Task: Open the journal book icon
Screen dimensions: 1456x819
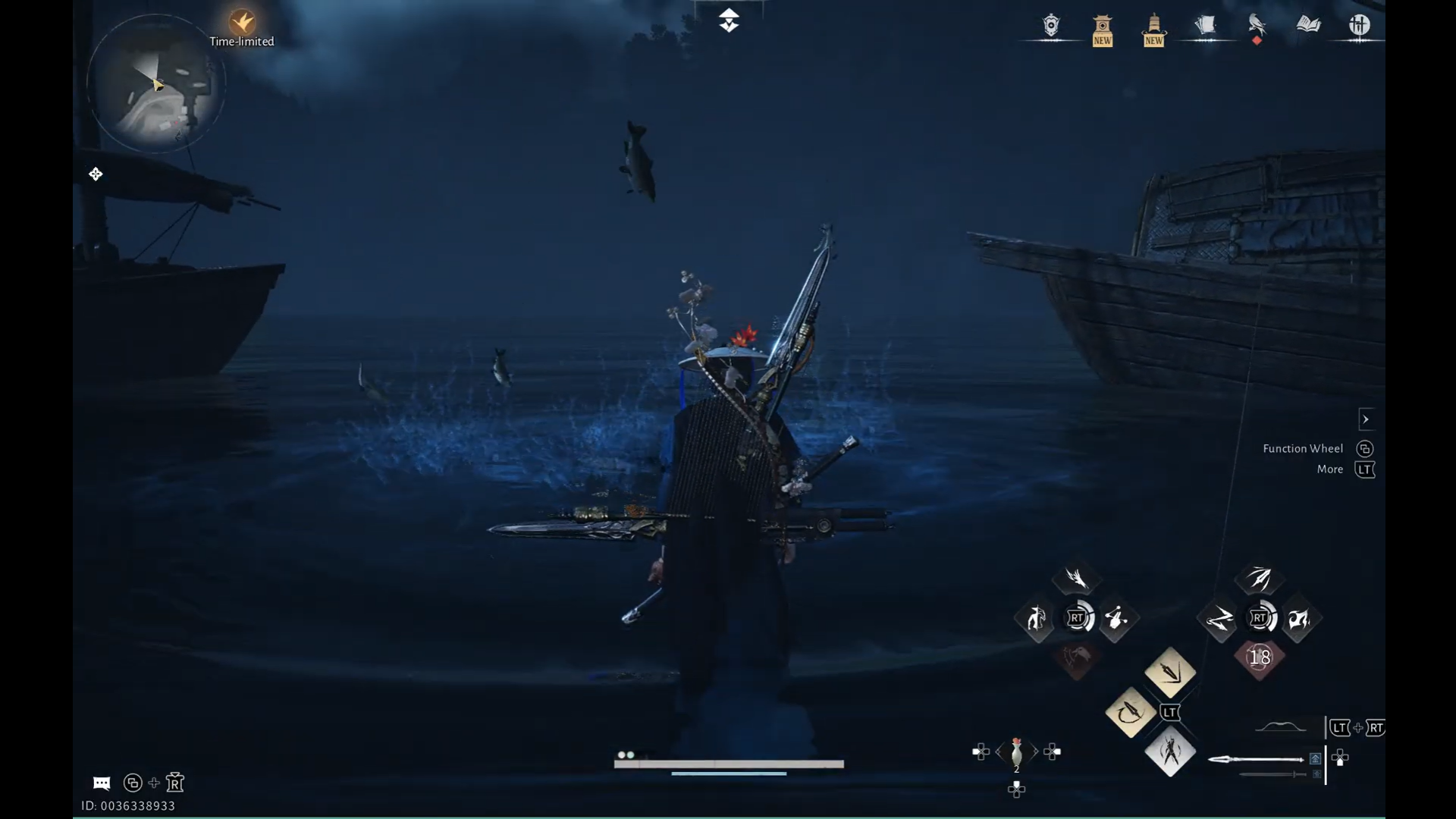Action: pos(1307,25)
